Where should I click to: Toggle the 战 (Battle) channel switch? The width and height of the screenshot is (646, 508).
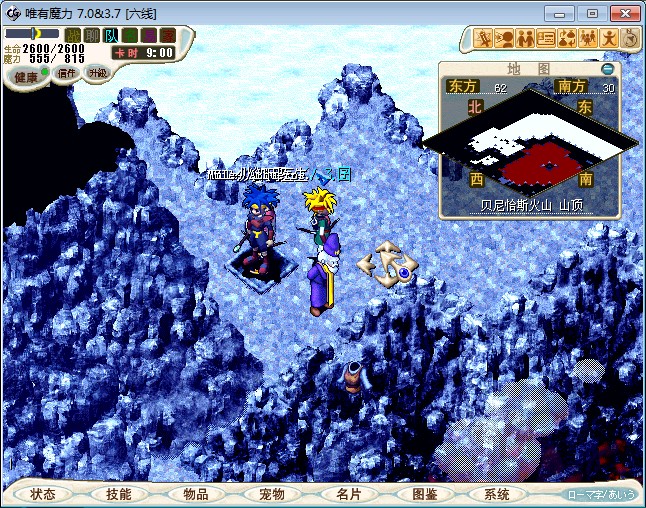point(73,35)
